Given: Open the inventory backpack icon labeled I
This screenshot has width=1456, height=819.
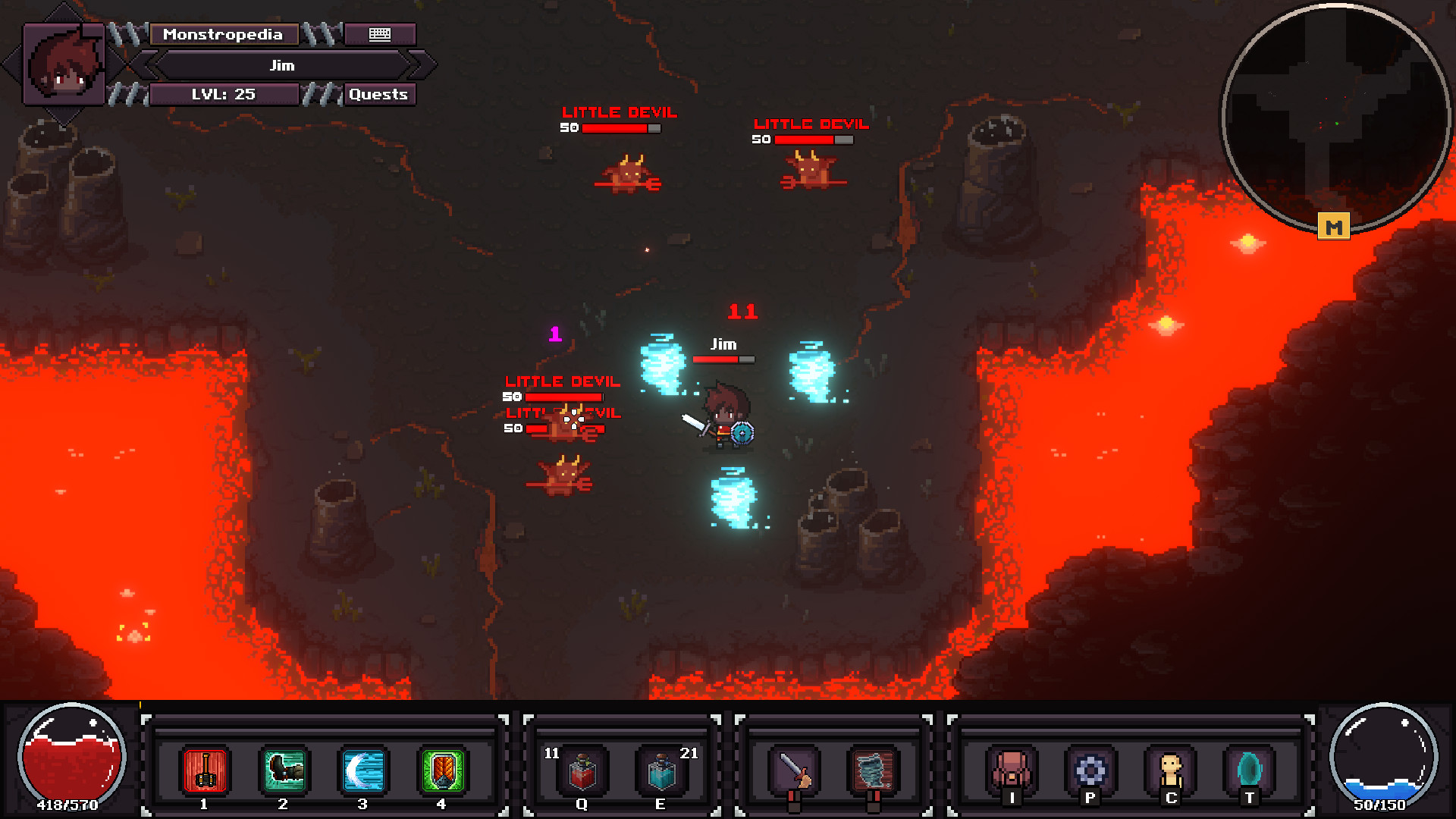Looking at the screenshot, I should 1014,767.
